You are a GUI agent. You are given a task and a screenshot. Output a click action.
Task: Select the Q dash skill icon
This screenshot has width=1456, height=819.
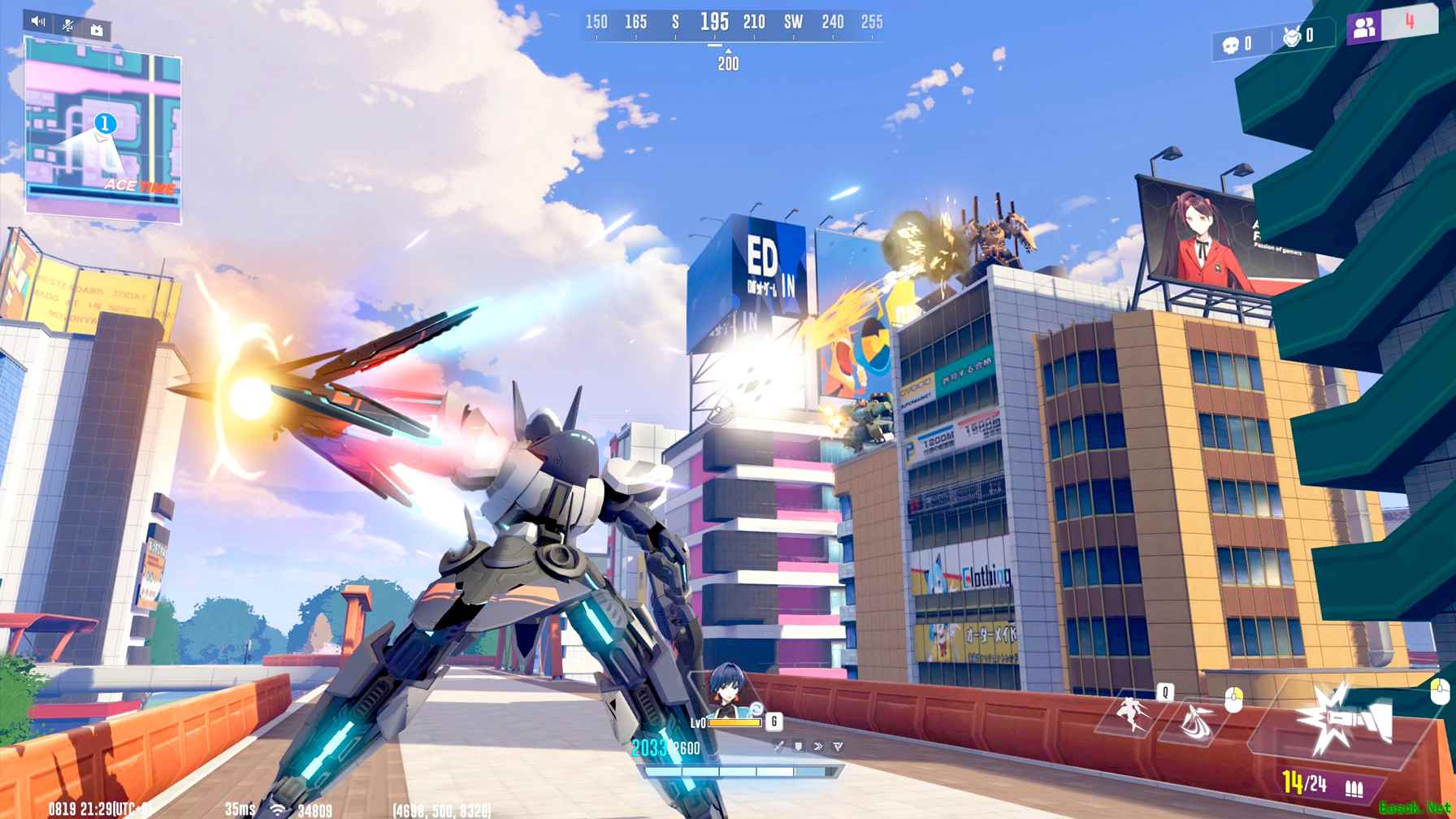point(1129,713)
